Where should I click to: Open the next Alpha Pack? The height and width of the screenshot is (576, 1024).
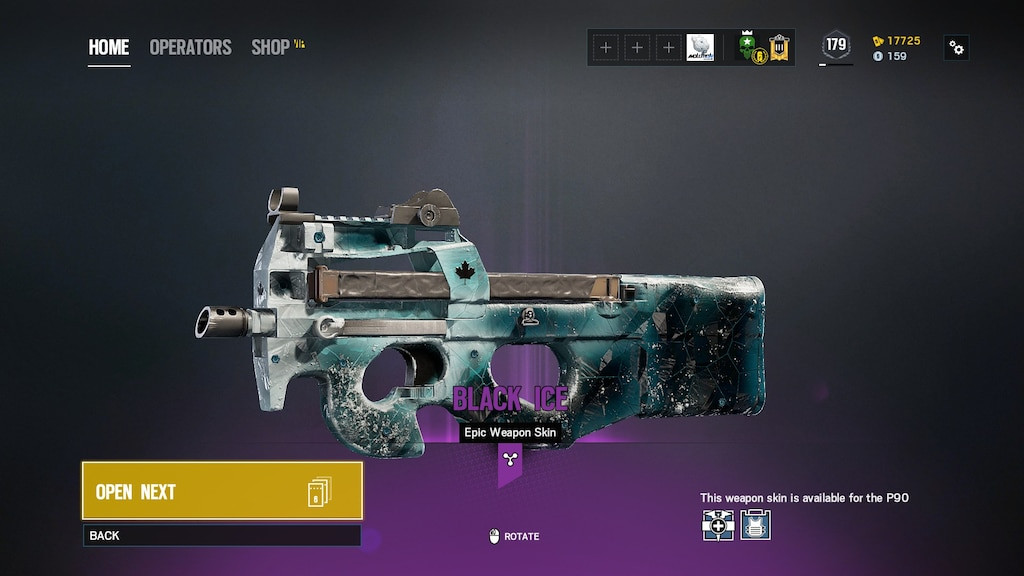coord(222,491)
